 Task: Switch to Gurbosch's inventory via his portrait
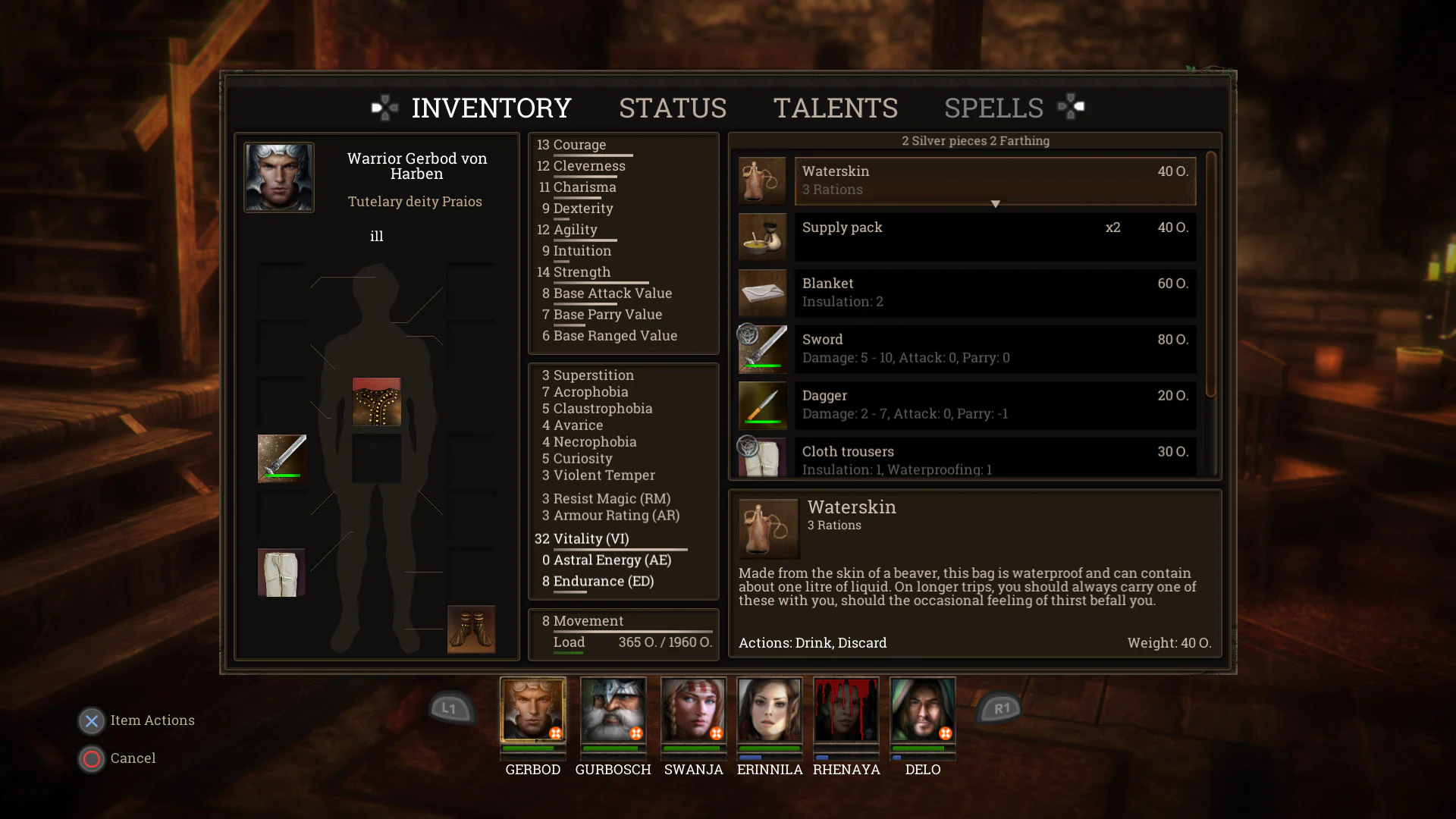(613, 715)
